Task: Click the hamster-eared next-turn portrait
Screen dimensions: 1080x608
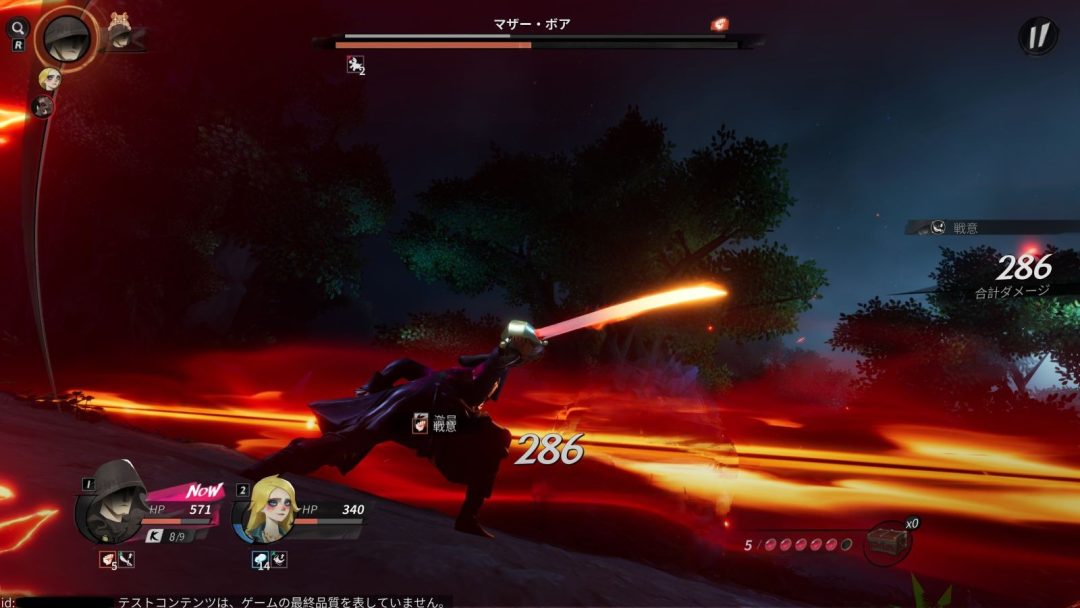Action: point(120,34)
